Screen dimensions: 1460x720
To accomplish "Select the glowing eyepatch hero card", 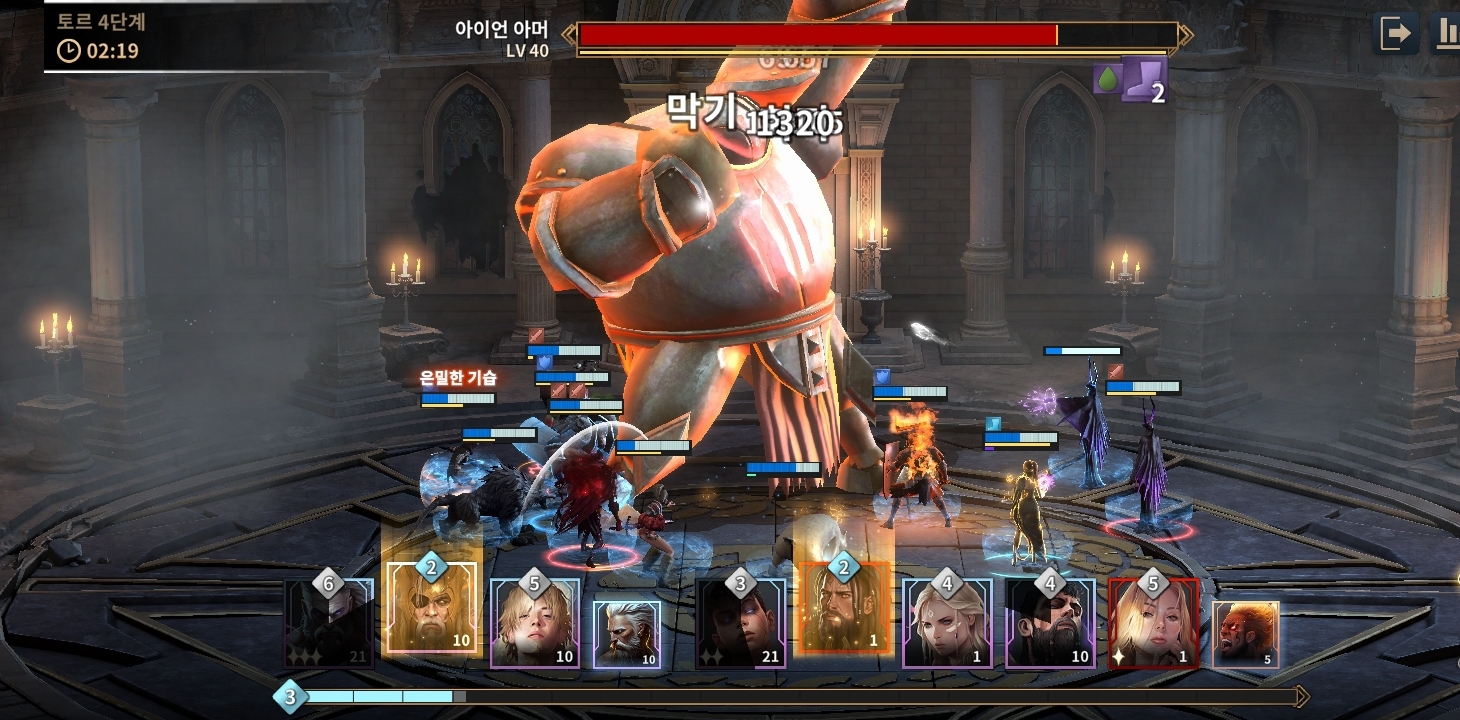I will [432, 608].
